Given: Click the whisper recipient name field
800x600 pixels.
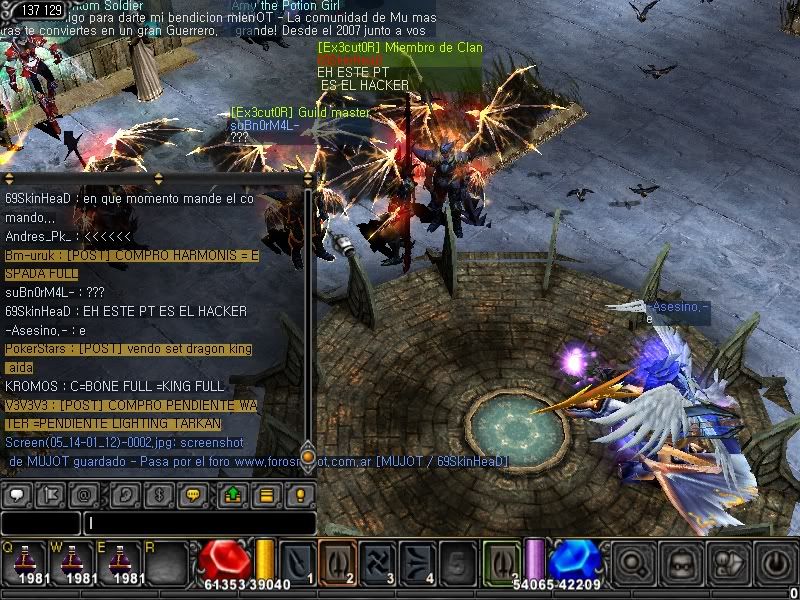Looking at the screenshot, I should click(x=40, y=523).
